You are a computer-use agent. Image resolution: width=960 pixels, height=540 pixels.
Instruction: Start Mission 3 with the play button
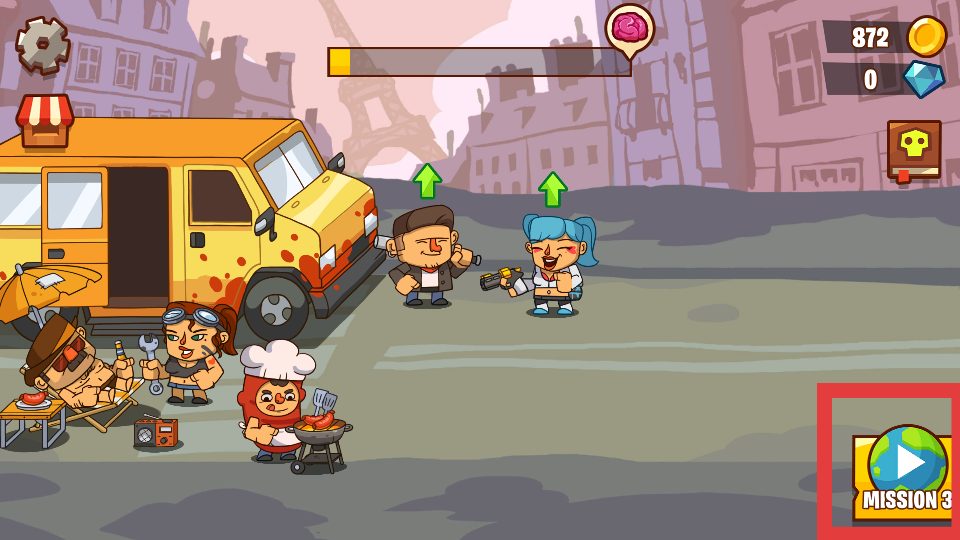[907, 463]
